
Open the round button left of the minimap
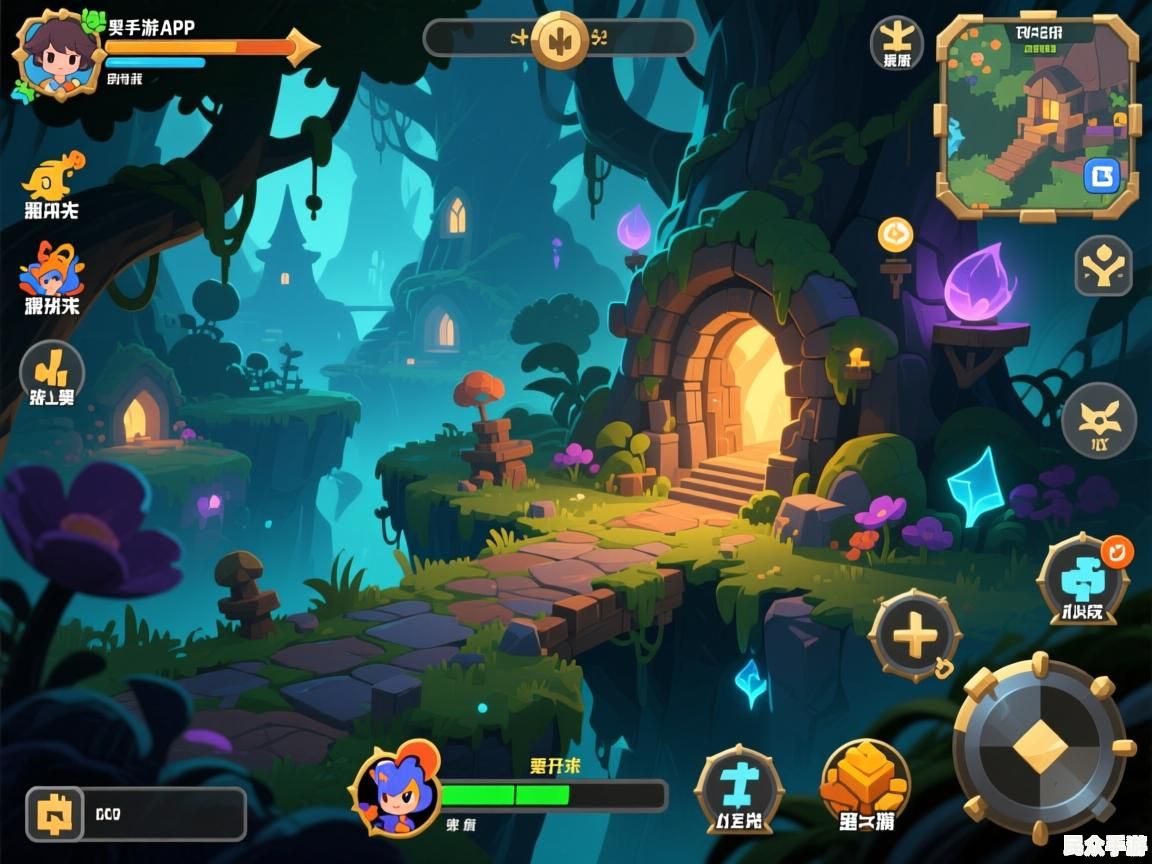[897, 41]
